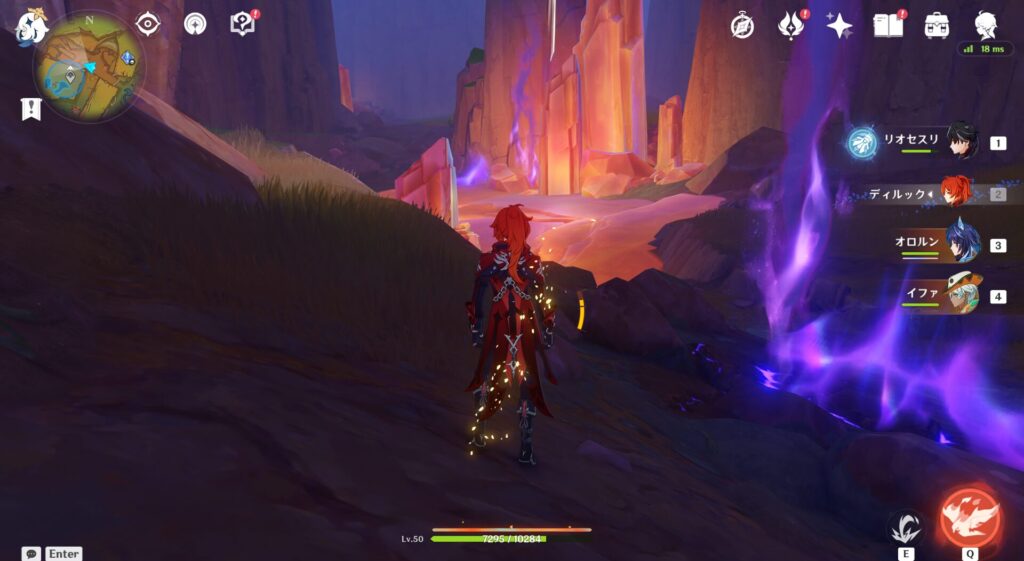1024x561 pixels.
Task: Open the backpack inventory
Action: click(937, 26)
